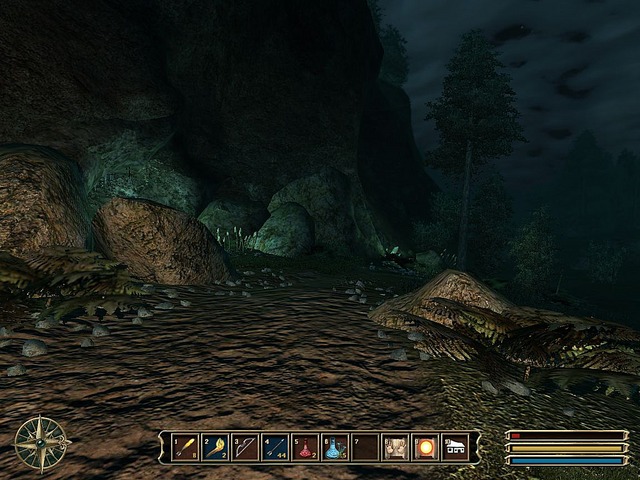Viewport: 640px width, 480px height.
Task: Equip the burning torch in slot 2
Action: 216,446
